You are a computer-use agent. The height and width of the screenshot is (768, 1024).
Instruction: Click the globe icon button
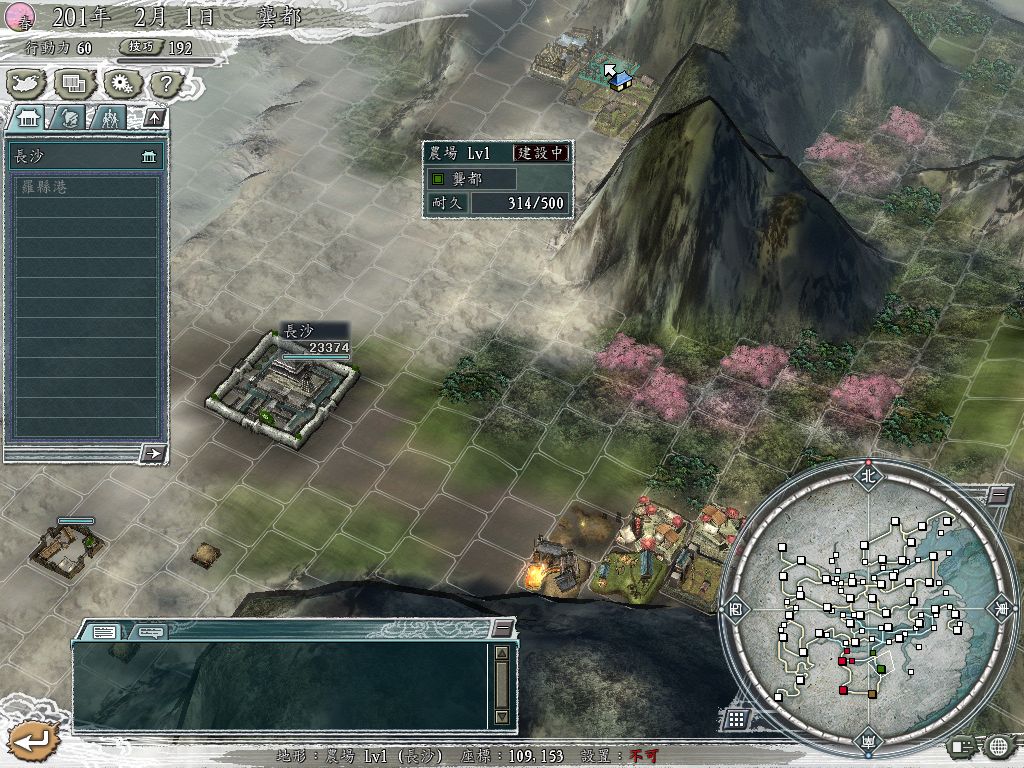pos(997,745)
